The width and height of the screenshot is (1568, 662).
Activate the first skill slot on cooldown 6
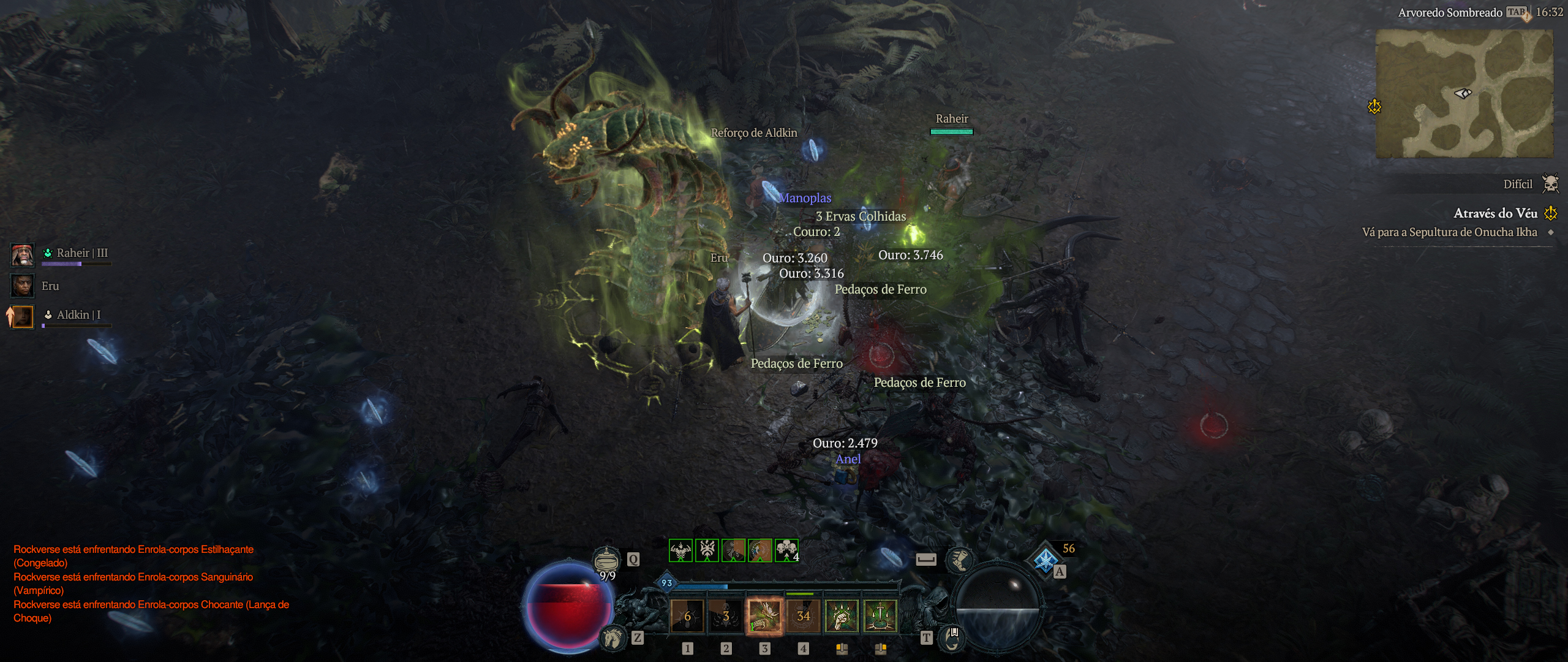tap(687, 615)
